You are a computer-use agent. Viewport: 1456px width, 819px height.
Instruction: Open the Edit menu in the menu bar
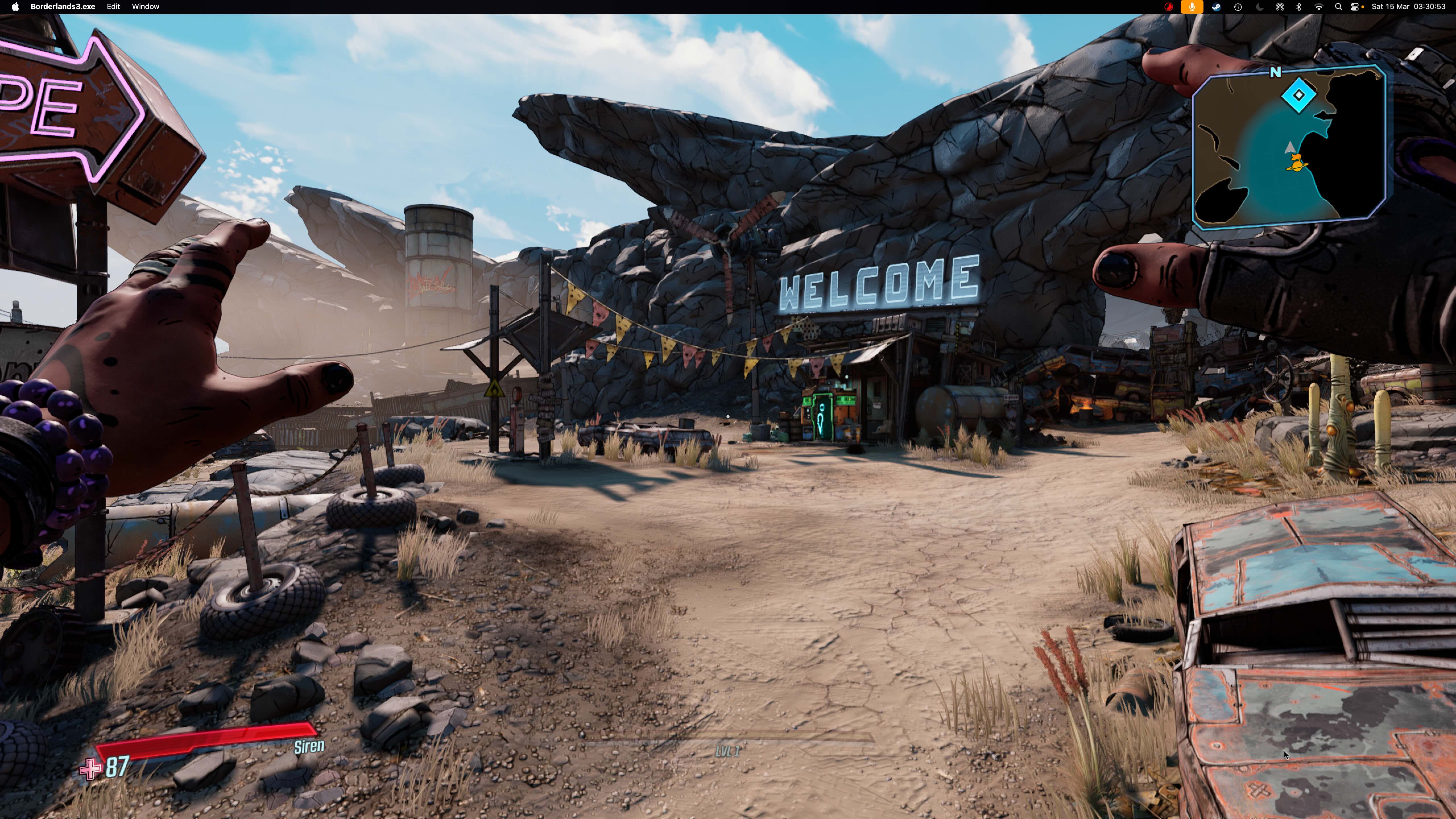(x=113, y=7)
